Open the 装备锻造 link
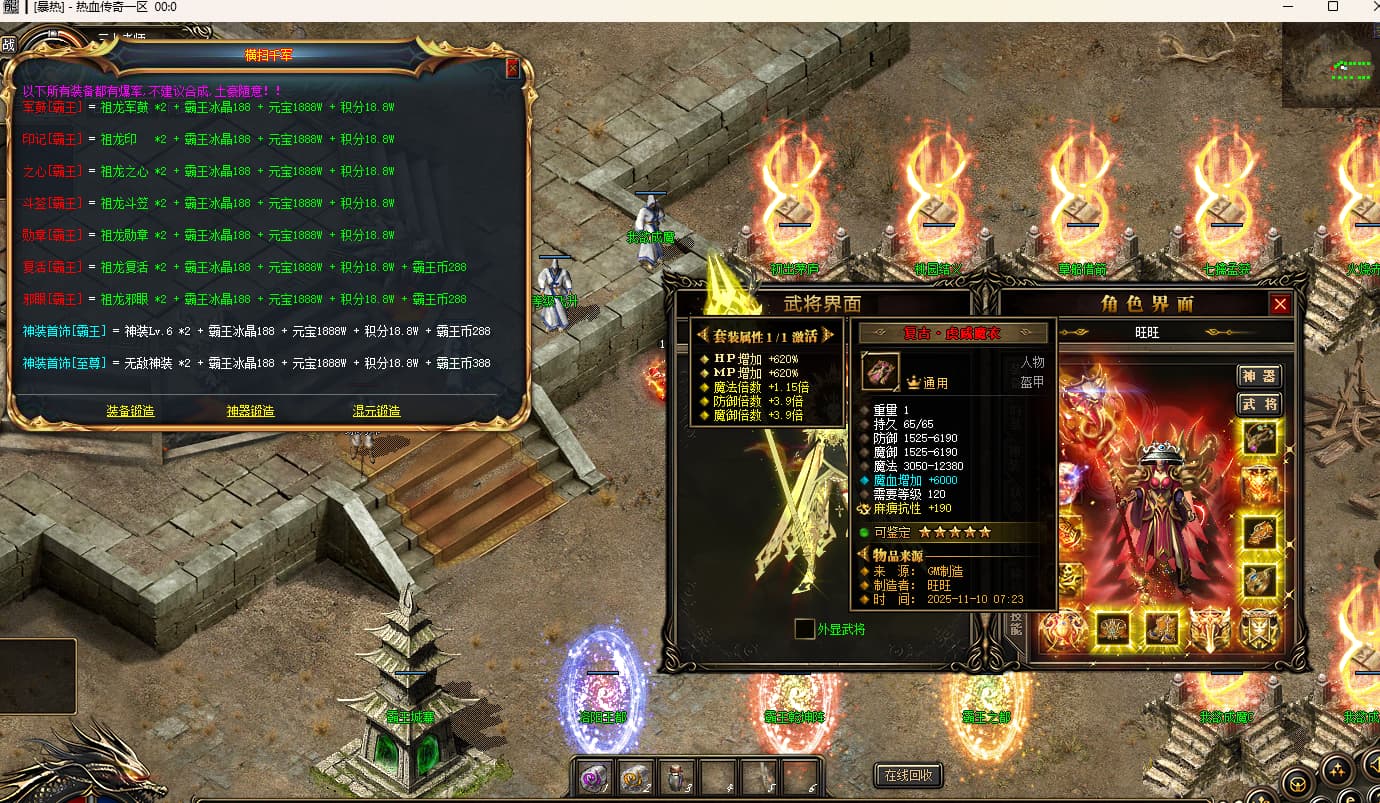 [131, 411]
